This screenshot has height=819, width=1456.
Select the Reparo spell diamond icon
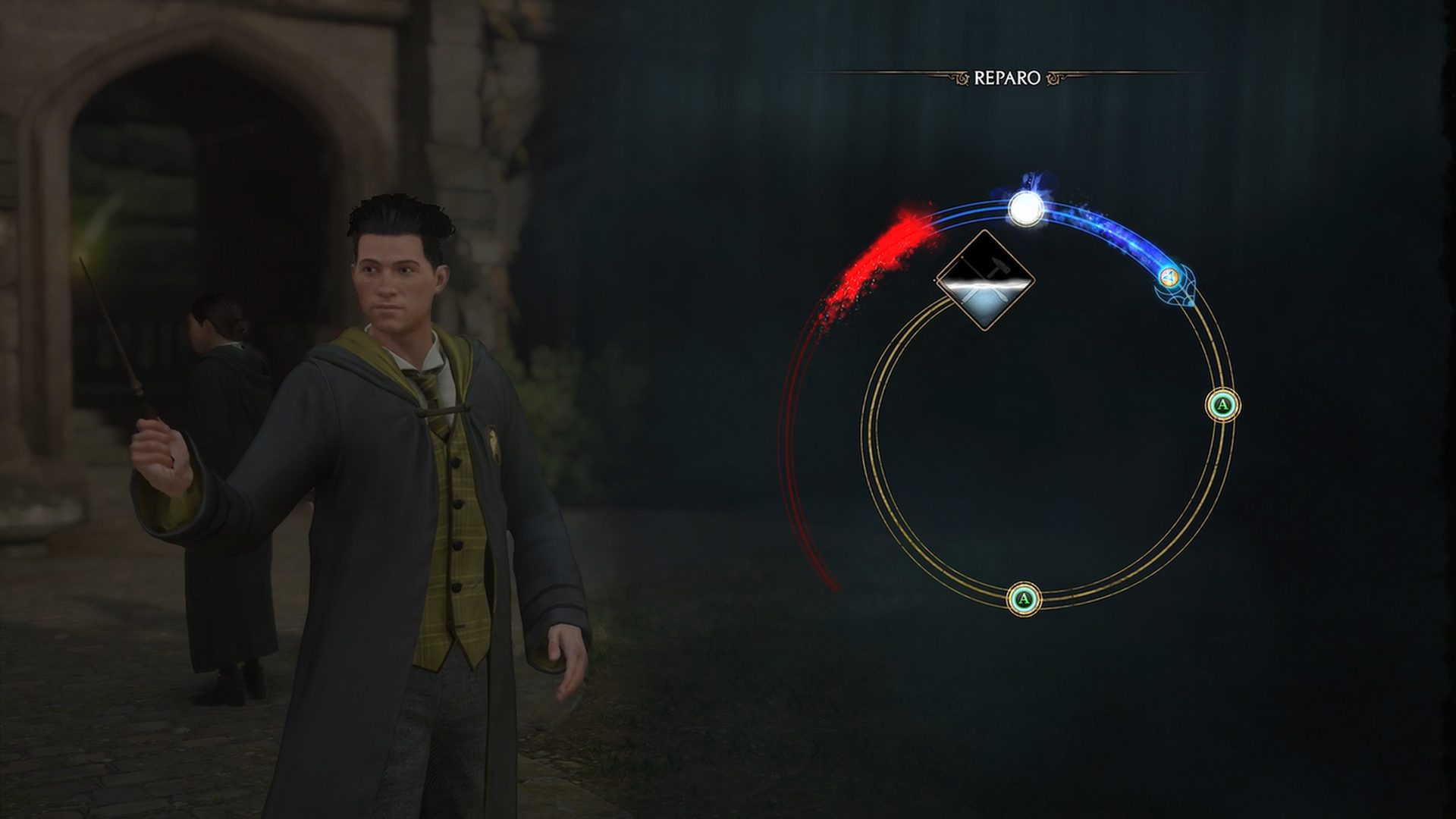(985, 281)
